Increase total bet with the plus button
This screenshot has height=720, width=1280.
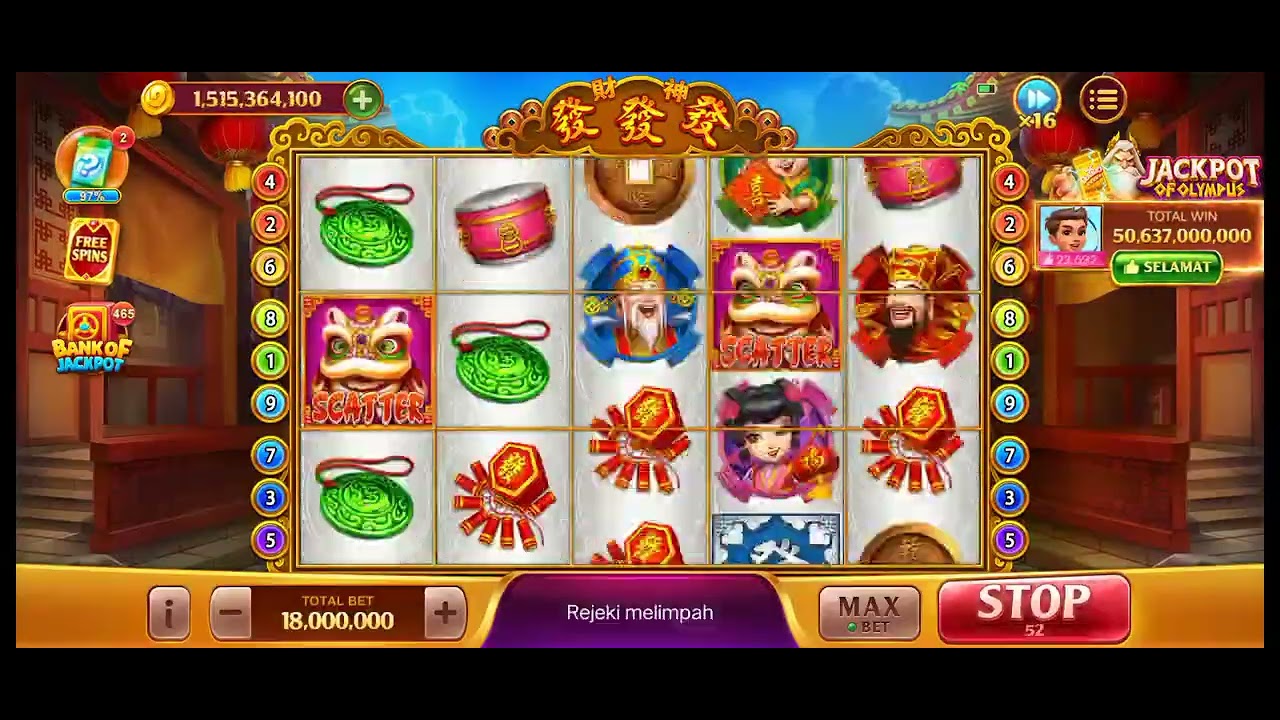(445, 612)
